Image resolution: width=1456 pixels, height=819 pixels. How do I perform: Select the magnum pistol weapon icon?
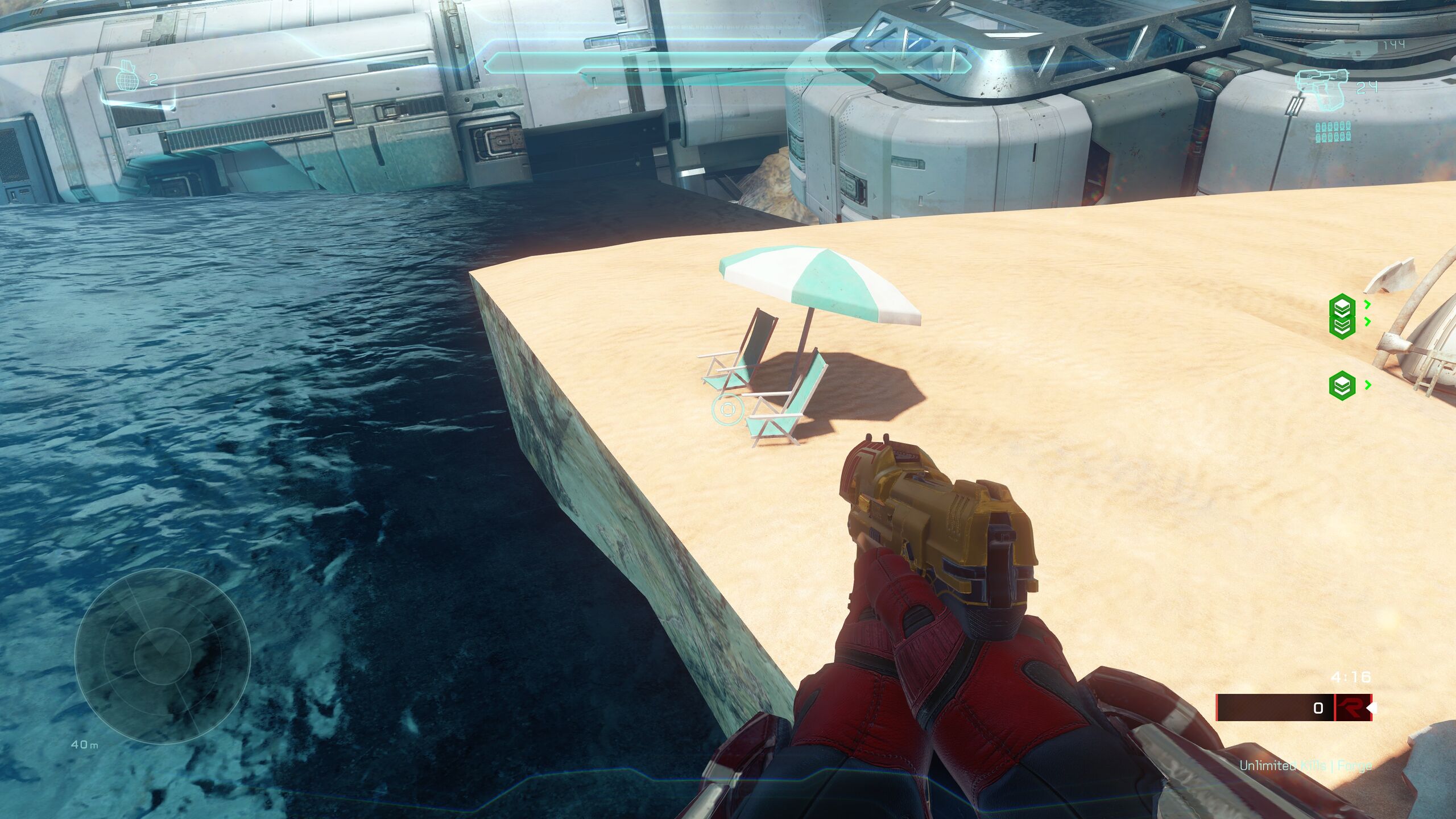(x=1321, y=85)
